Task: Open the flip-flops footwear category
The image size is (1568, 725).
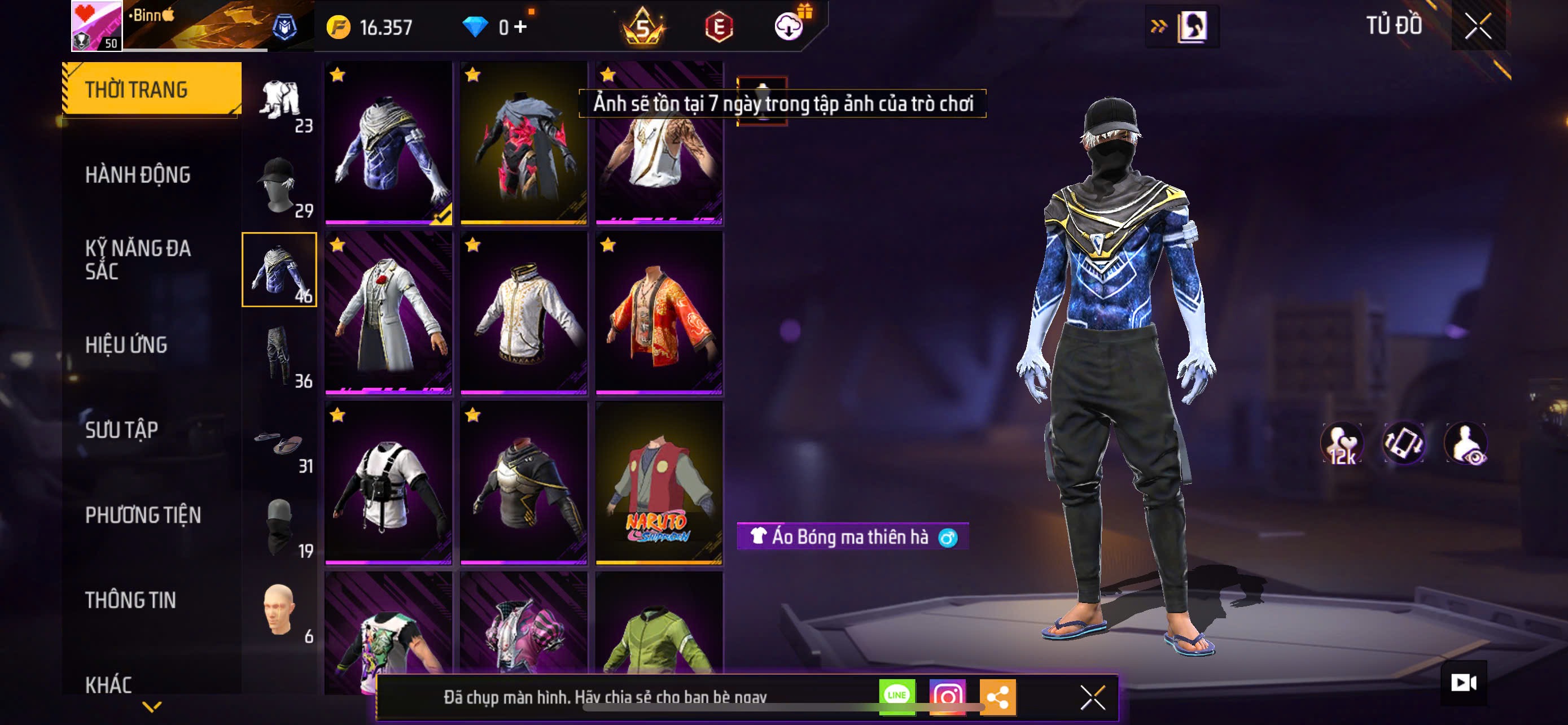Action: 279,442
